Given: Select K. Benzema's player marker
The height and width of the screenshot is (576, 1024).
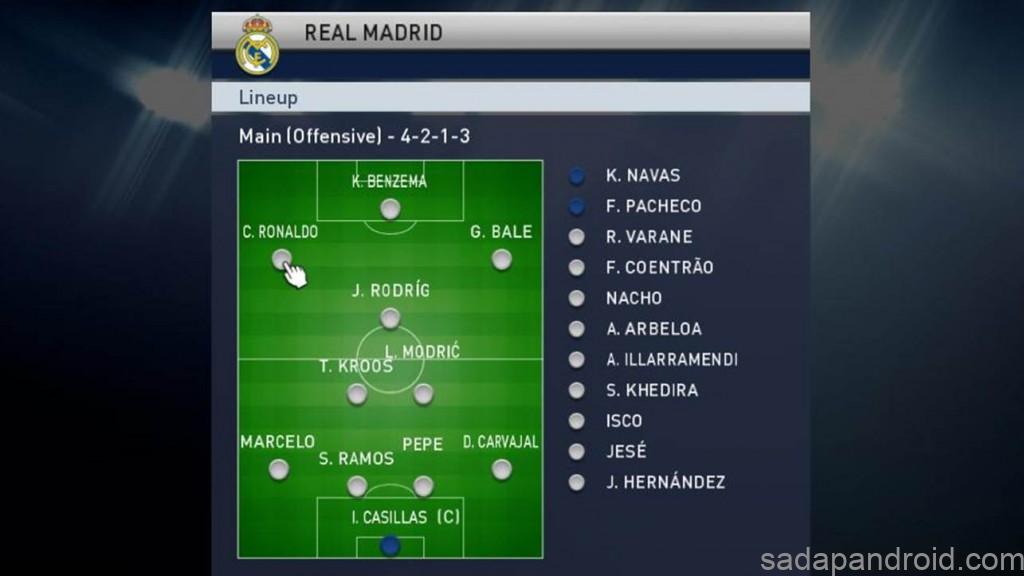Looking at the screenshot, I should (x=390, y=208).
